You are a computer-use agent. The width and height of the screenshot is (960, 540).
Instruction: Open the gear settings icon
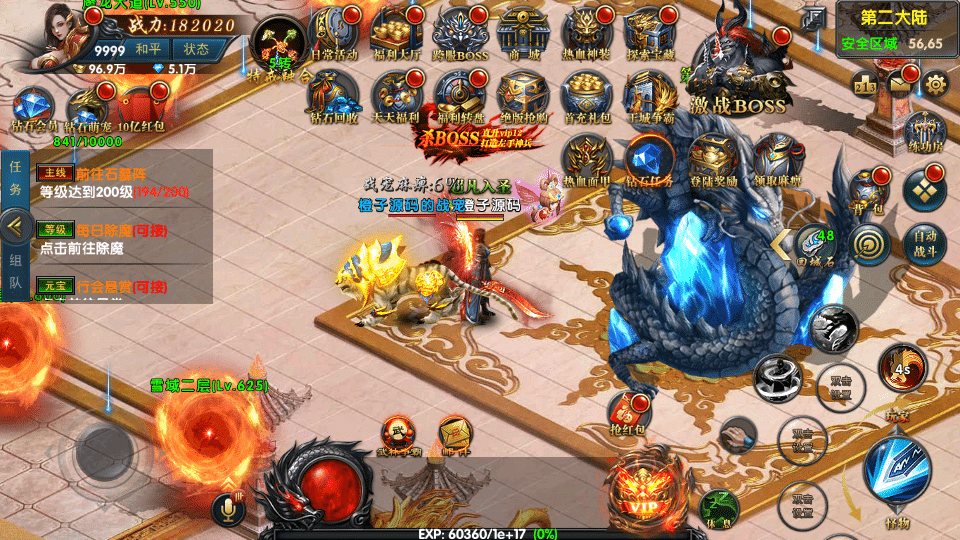[x=936, y=84]
